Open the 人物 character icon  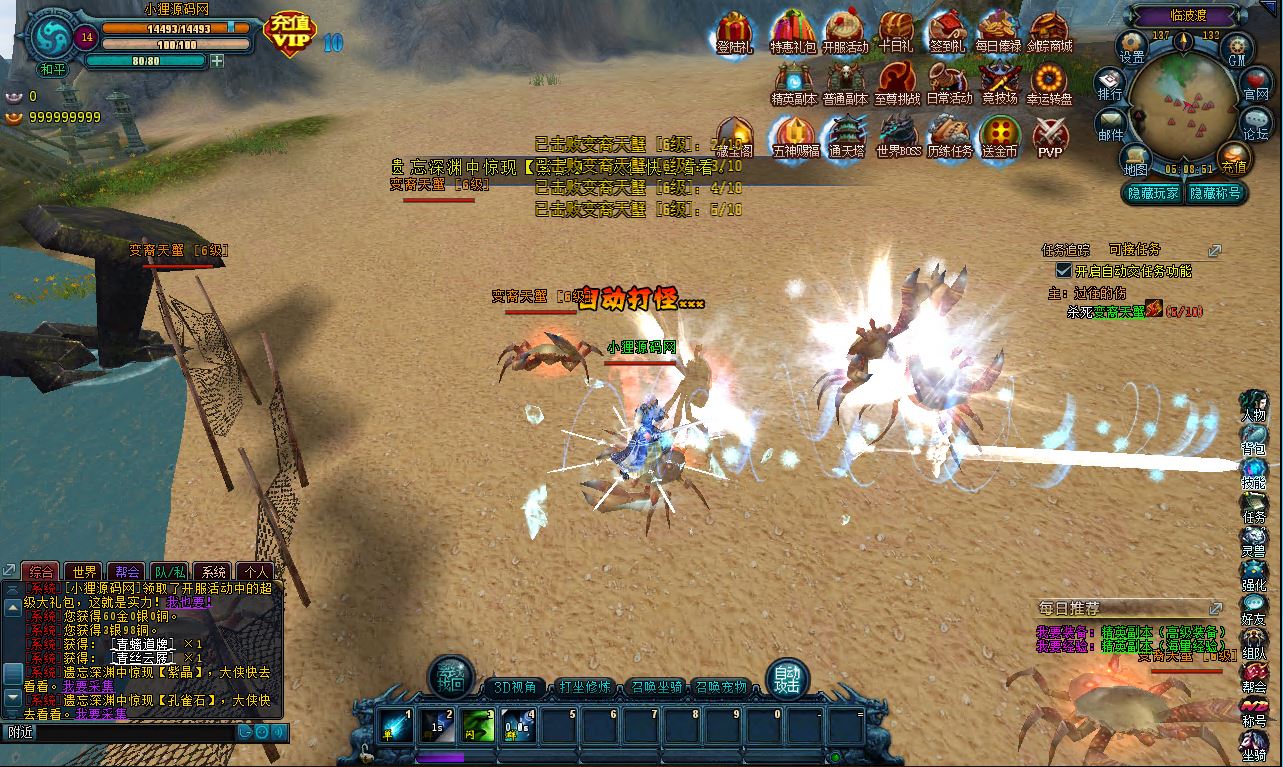[x=1254, y=405]
